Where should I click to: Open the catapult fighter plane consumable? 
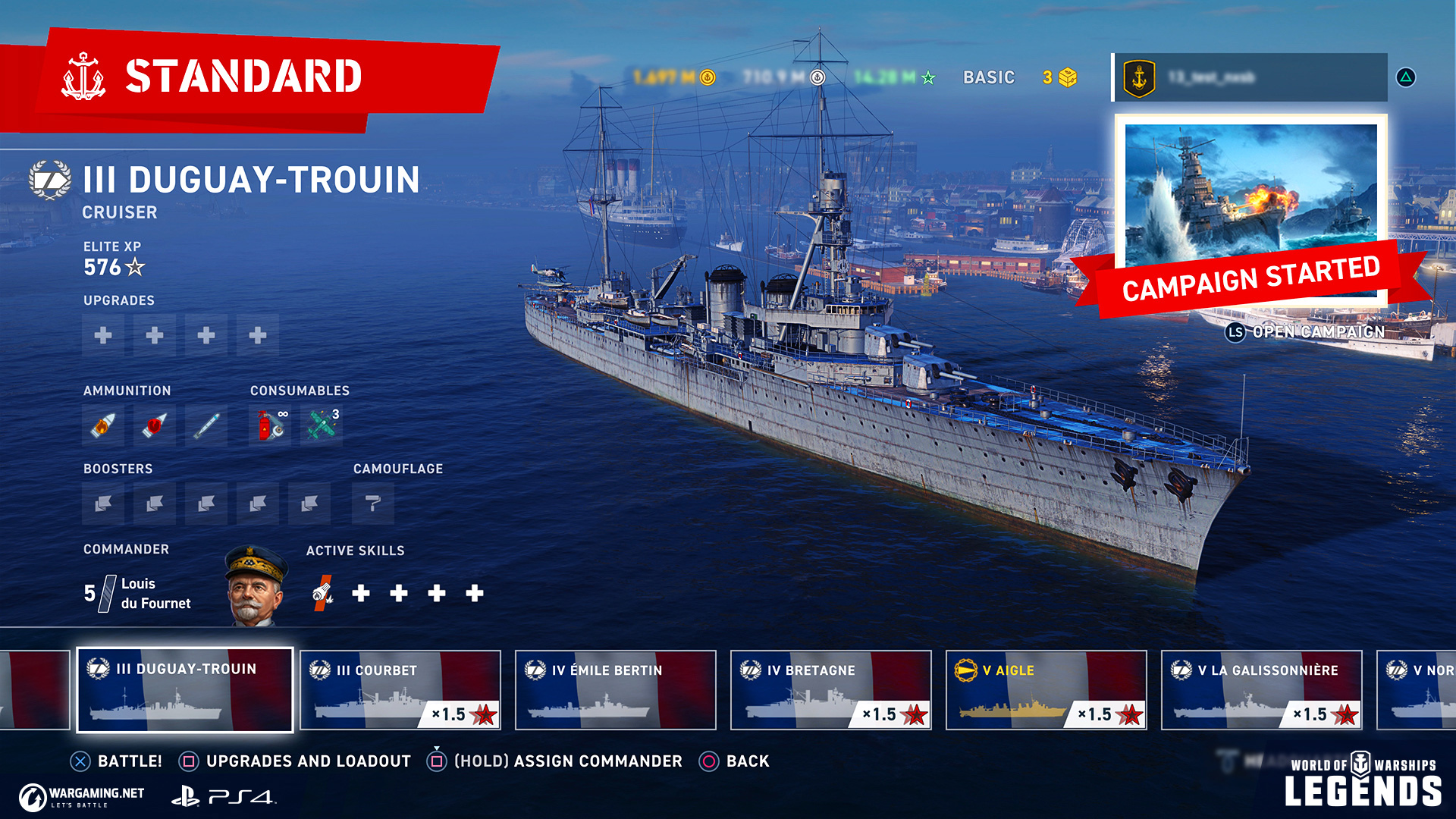[322, 425]
